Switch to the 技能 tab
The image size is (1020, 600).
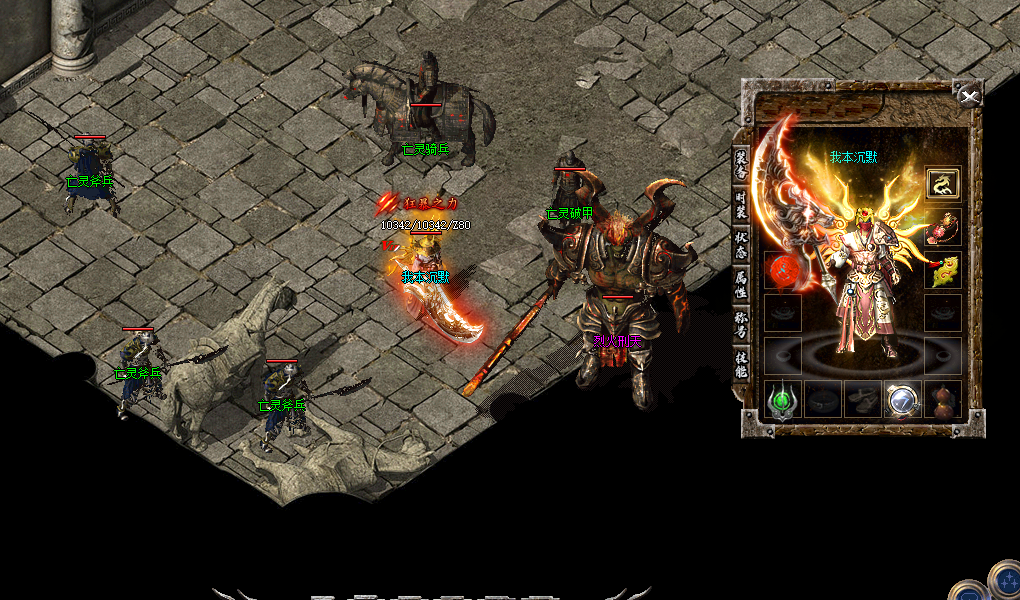[741, 364]
